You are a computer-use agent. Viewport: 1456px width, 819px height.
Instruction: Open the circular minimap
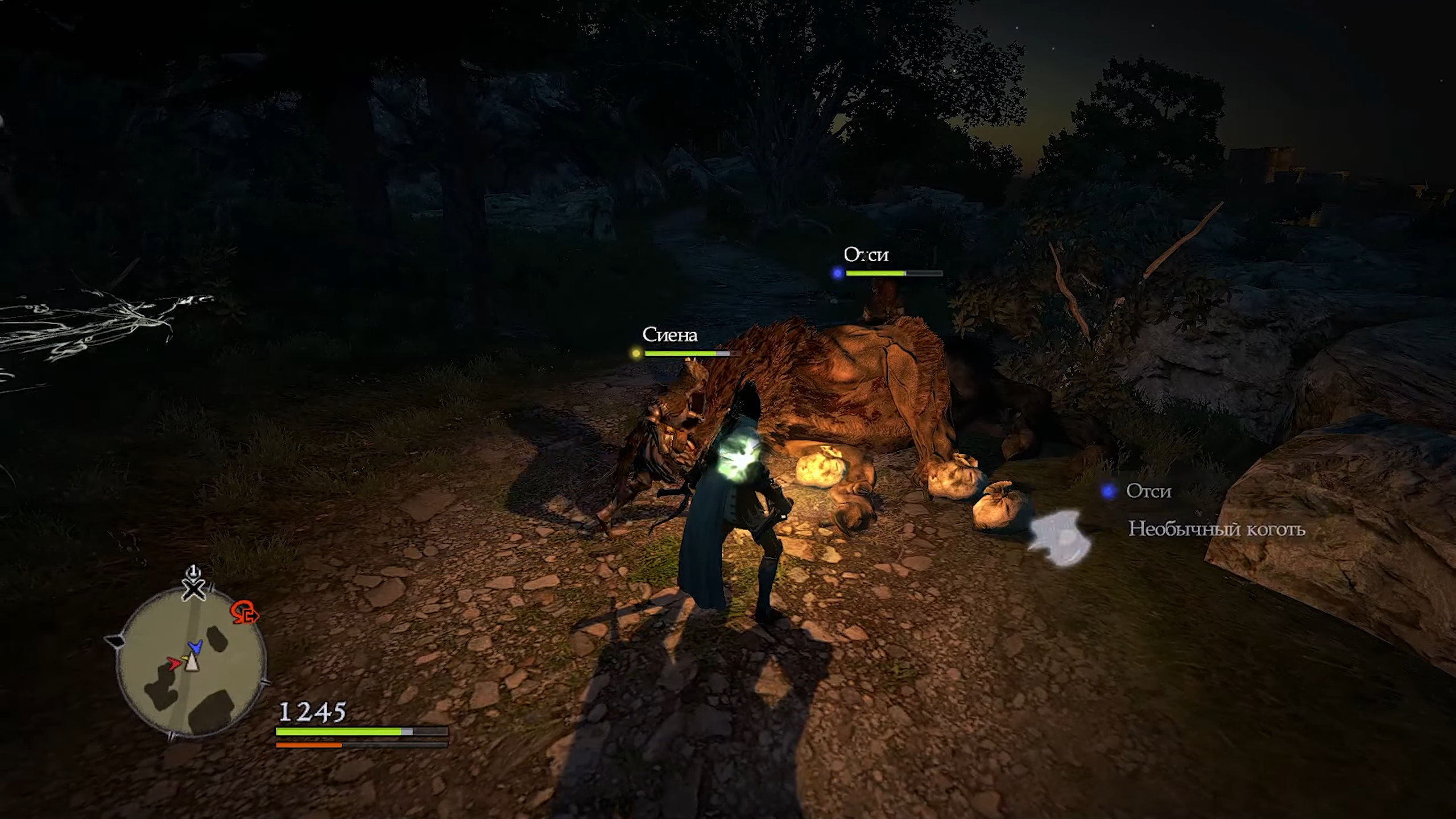coord(191,663)
